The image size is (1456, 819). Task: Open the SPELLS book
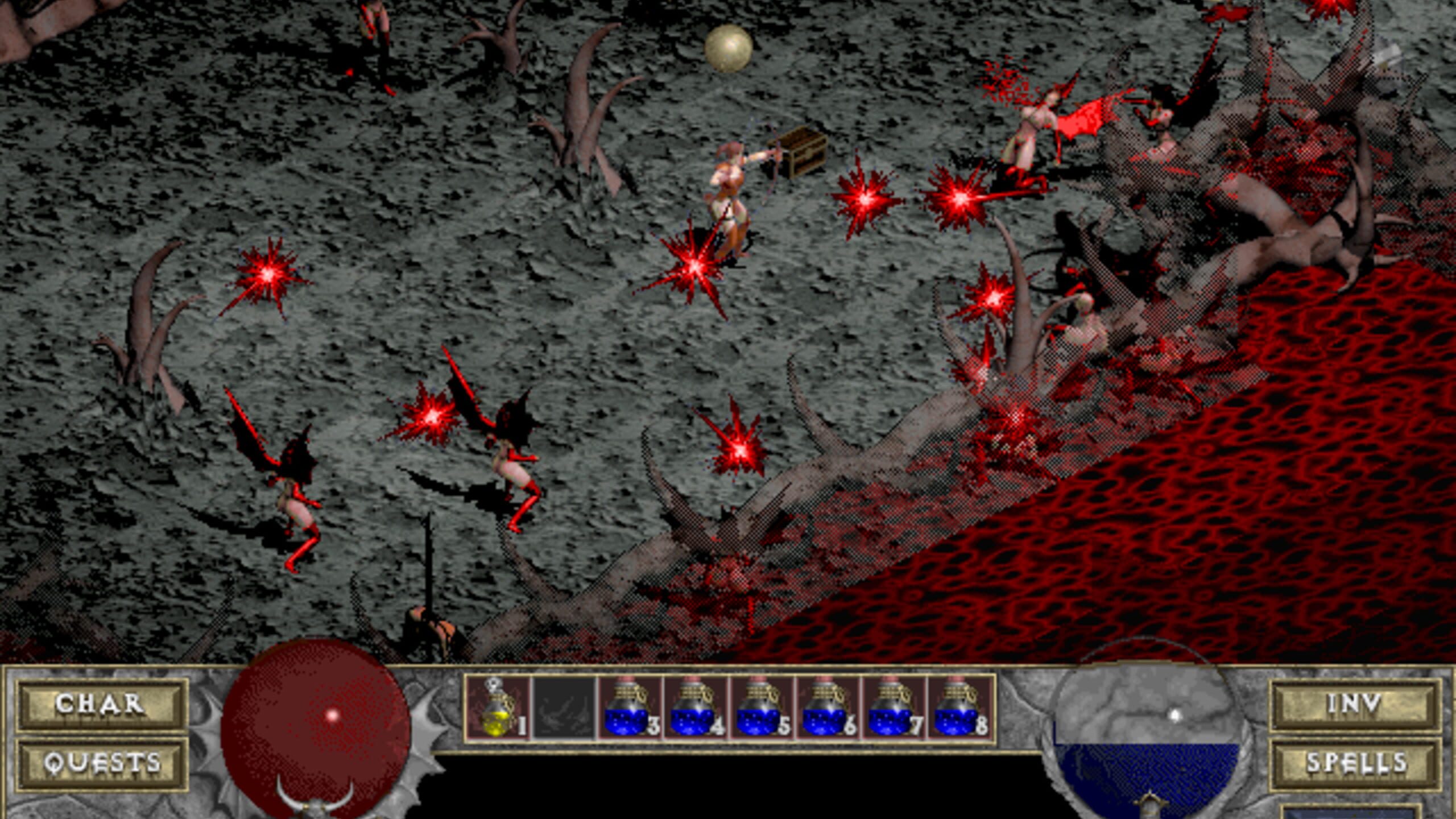point(1355,764)
